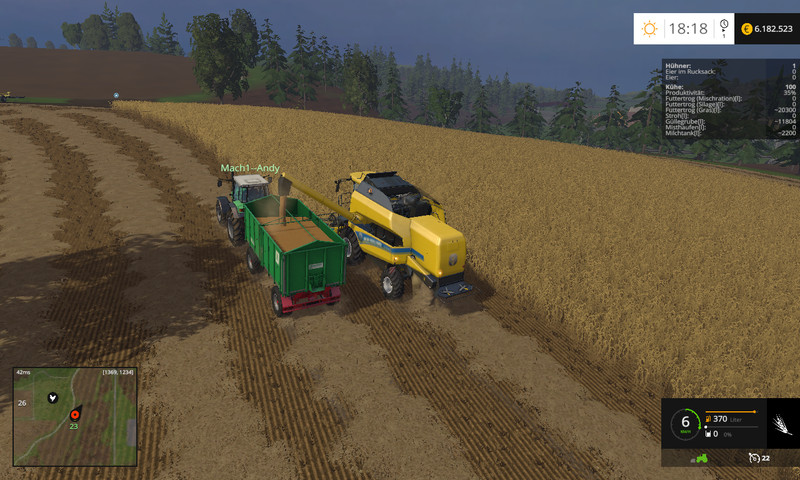Click the green tractor vehicle icon
The width and height of the screenshot is (800, 480).
(x=701, y=458)
